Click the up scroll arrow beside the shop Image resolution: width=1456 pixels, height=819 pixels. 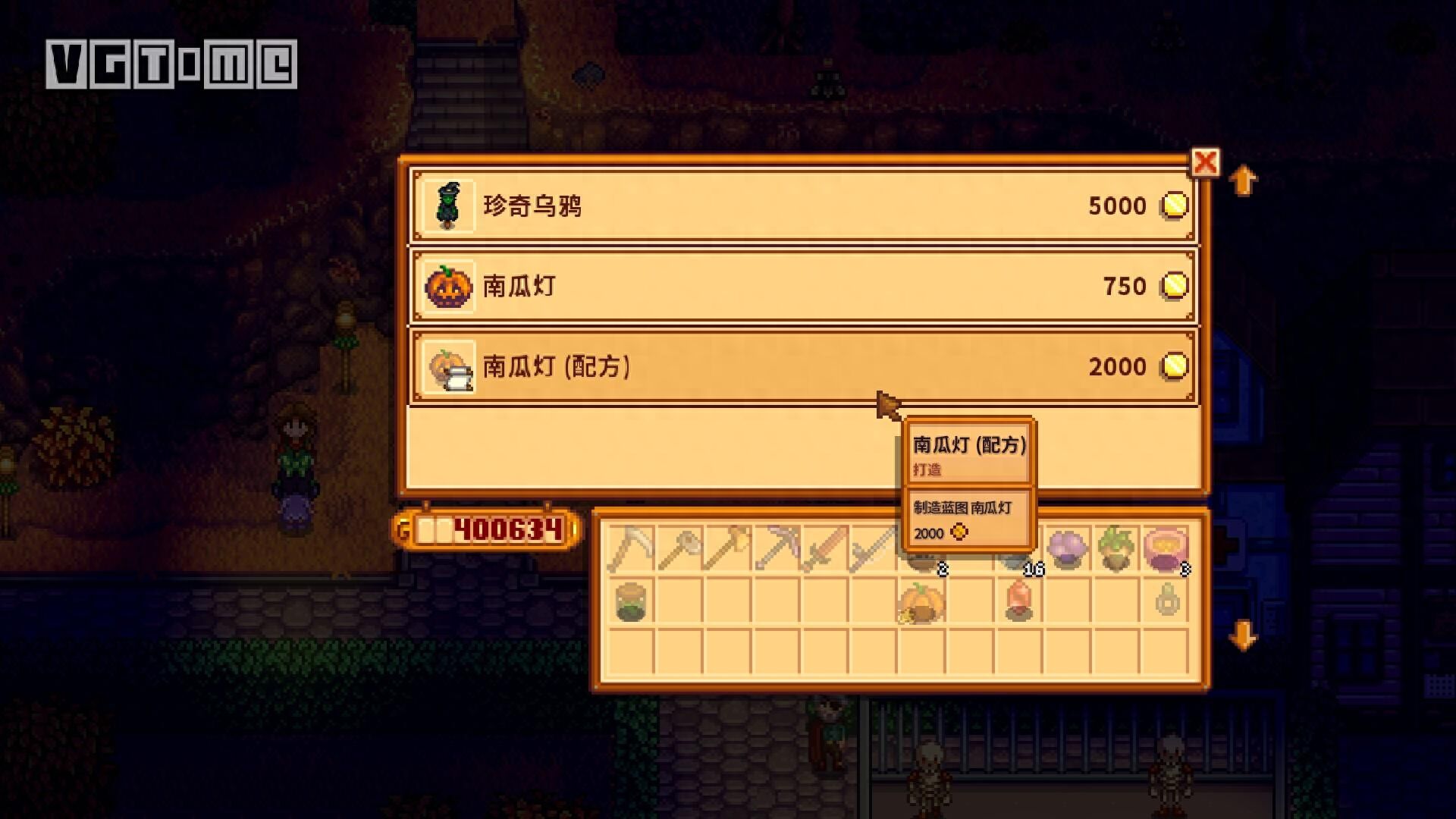pos(1244,180)
